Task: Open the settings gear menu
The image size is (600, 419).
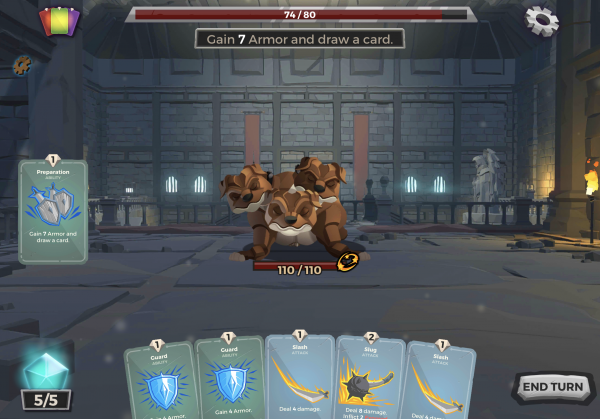Action: tap(541, 20)
